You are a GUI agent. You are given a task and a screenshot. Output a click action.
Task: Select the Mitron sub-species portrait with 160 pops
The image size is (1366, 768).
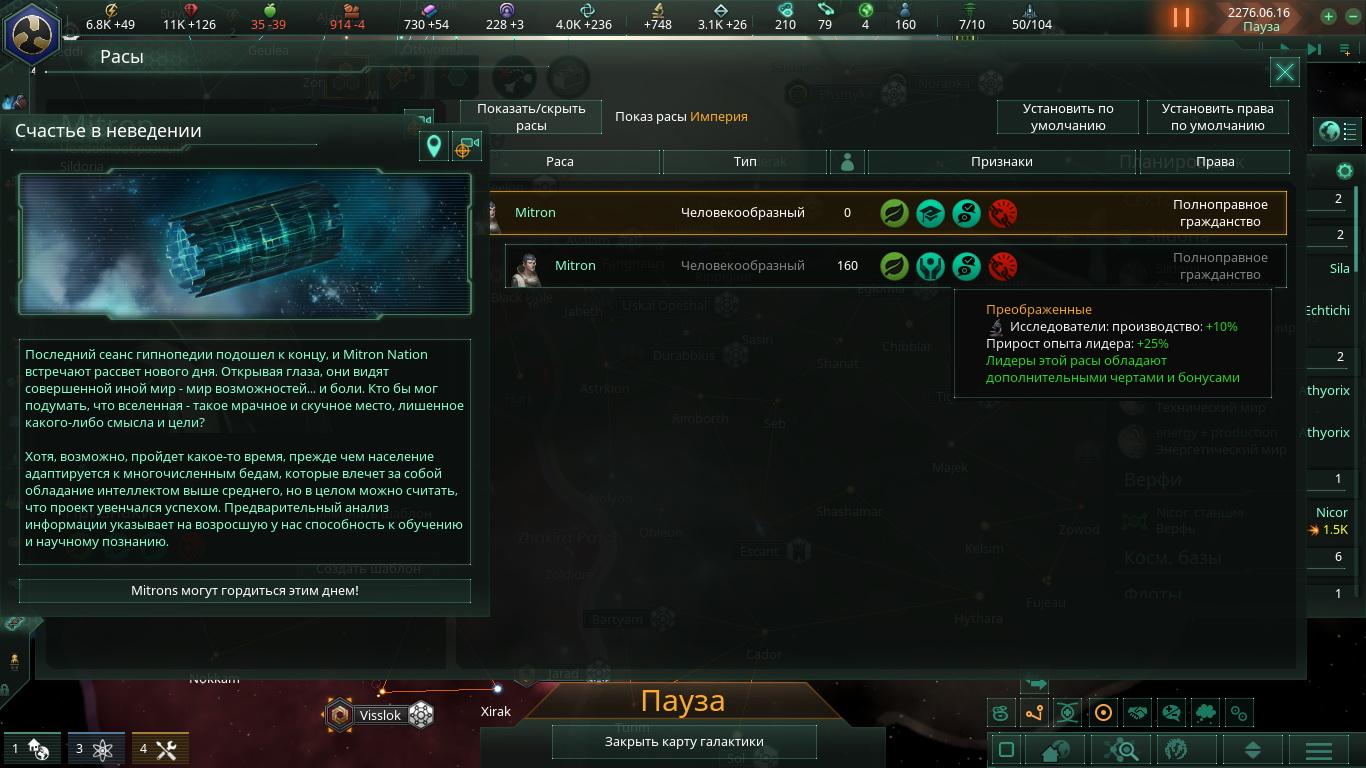pyautogui.click(x=525, y=267)
